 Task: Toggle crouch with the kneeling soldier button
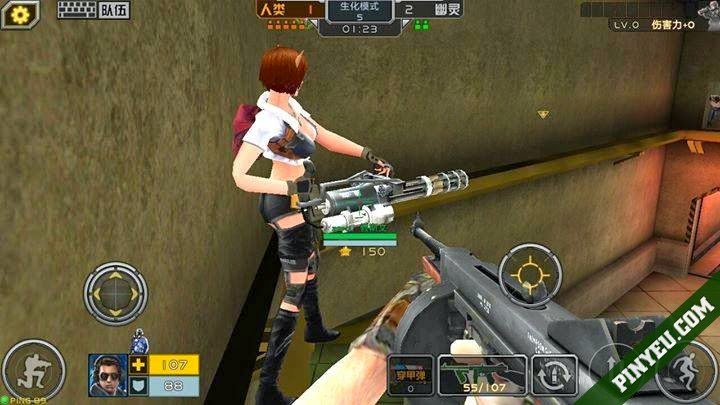[33, 370]
